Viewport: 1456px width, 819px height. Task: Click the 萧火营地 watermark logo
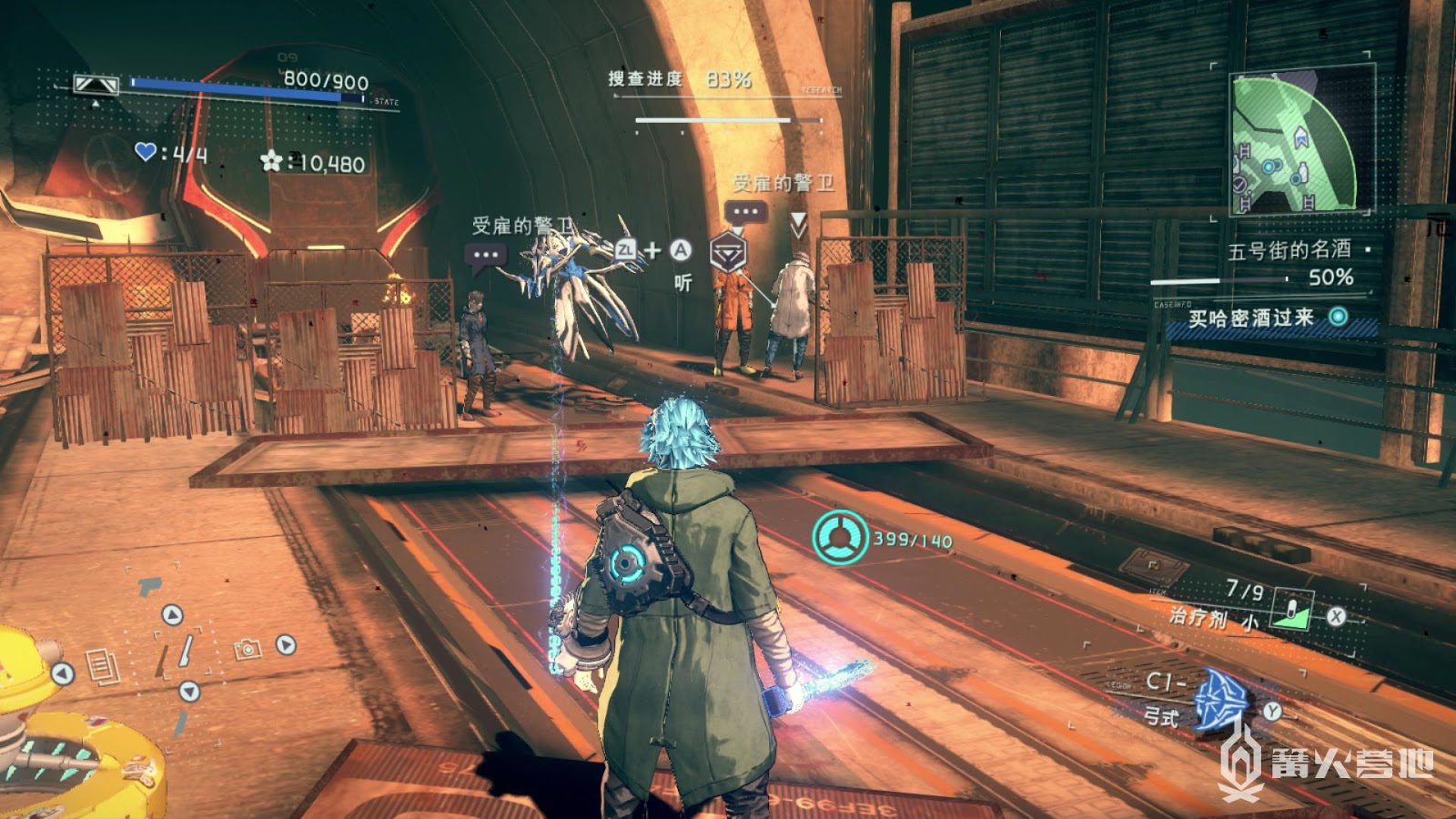point(1328,764)
